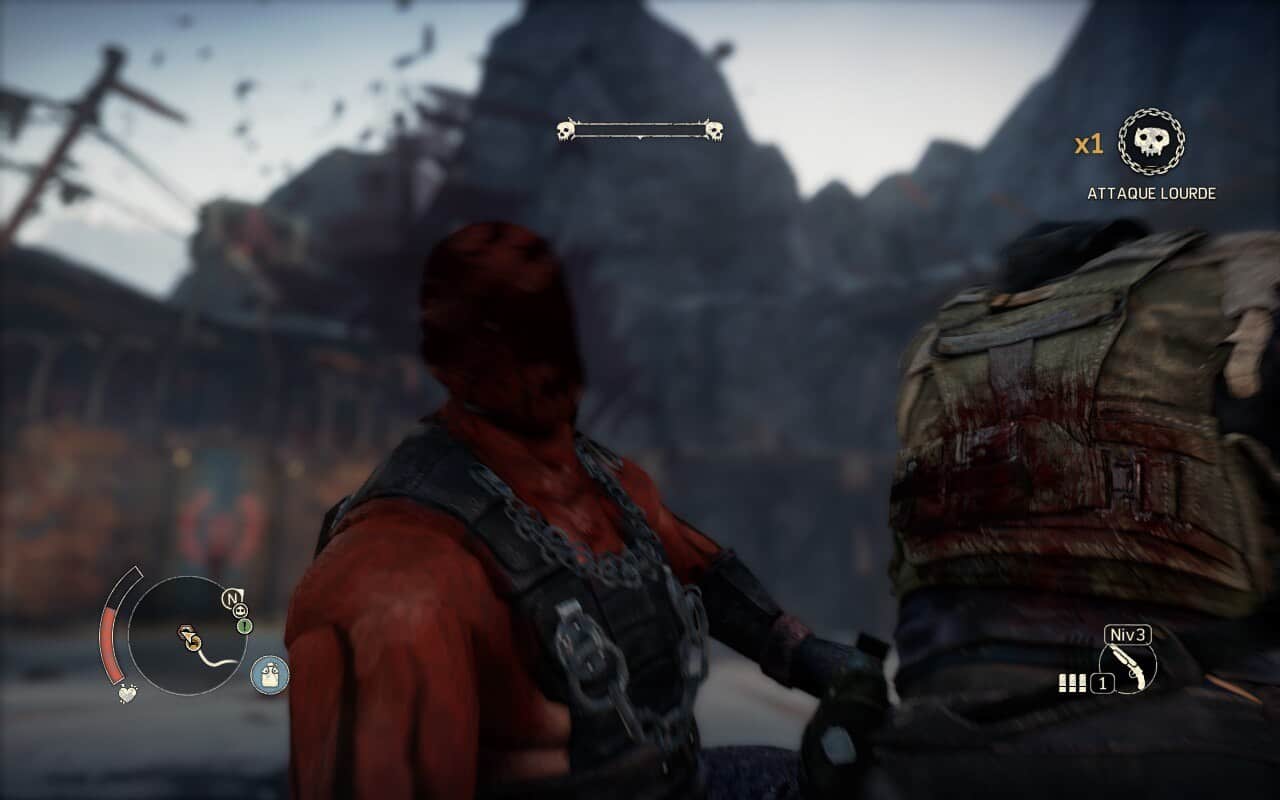Viewport: 1280px width, 800px height.
Task: Click the Niv3 weapon level badge
Action: point(1128,635)
